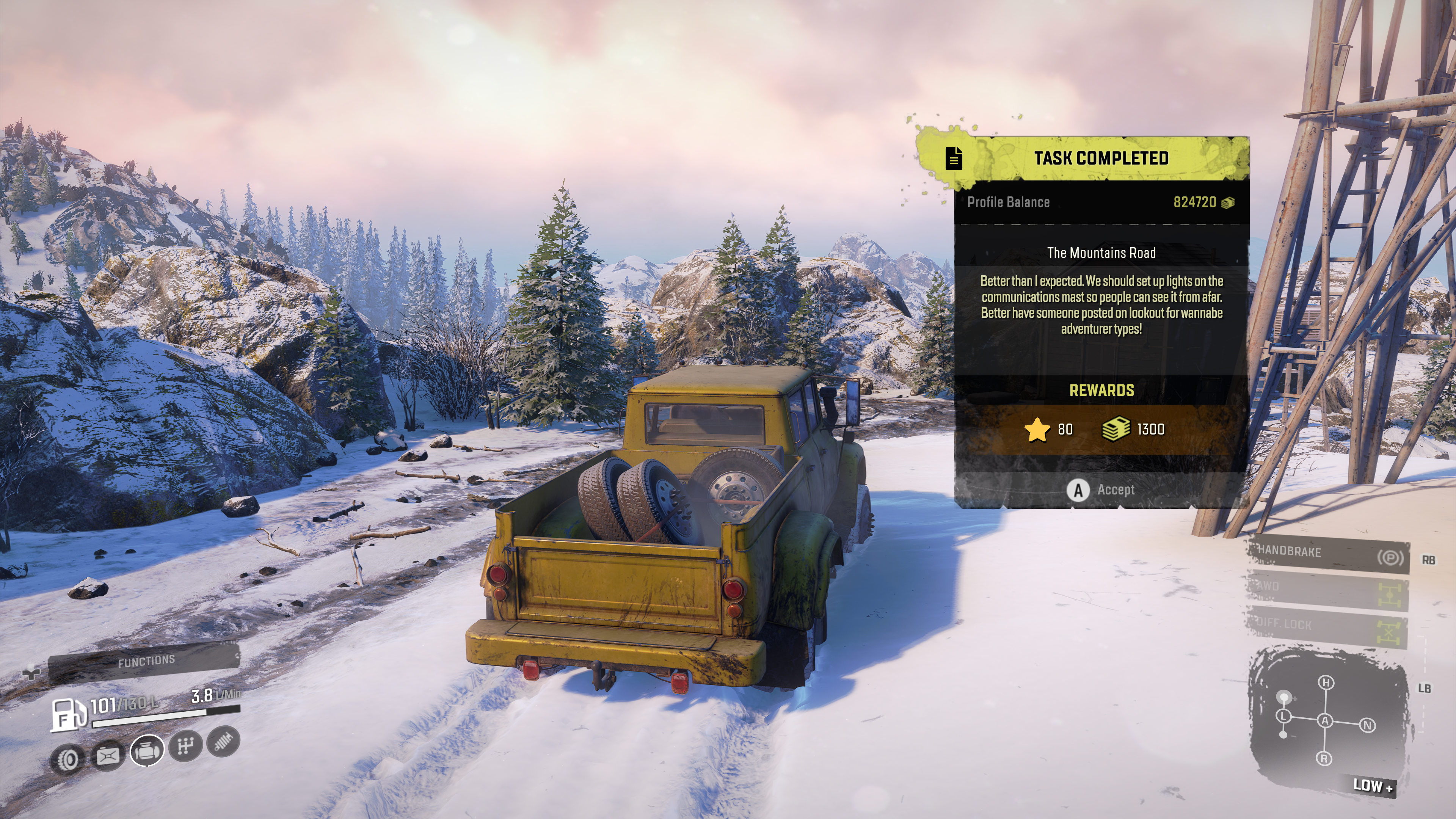1456x819 pixels.
Task: Click the Task Completed document icon
Action: tap(954, 158)
